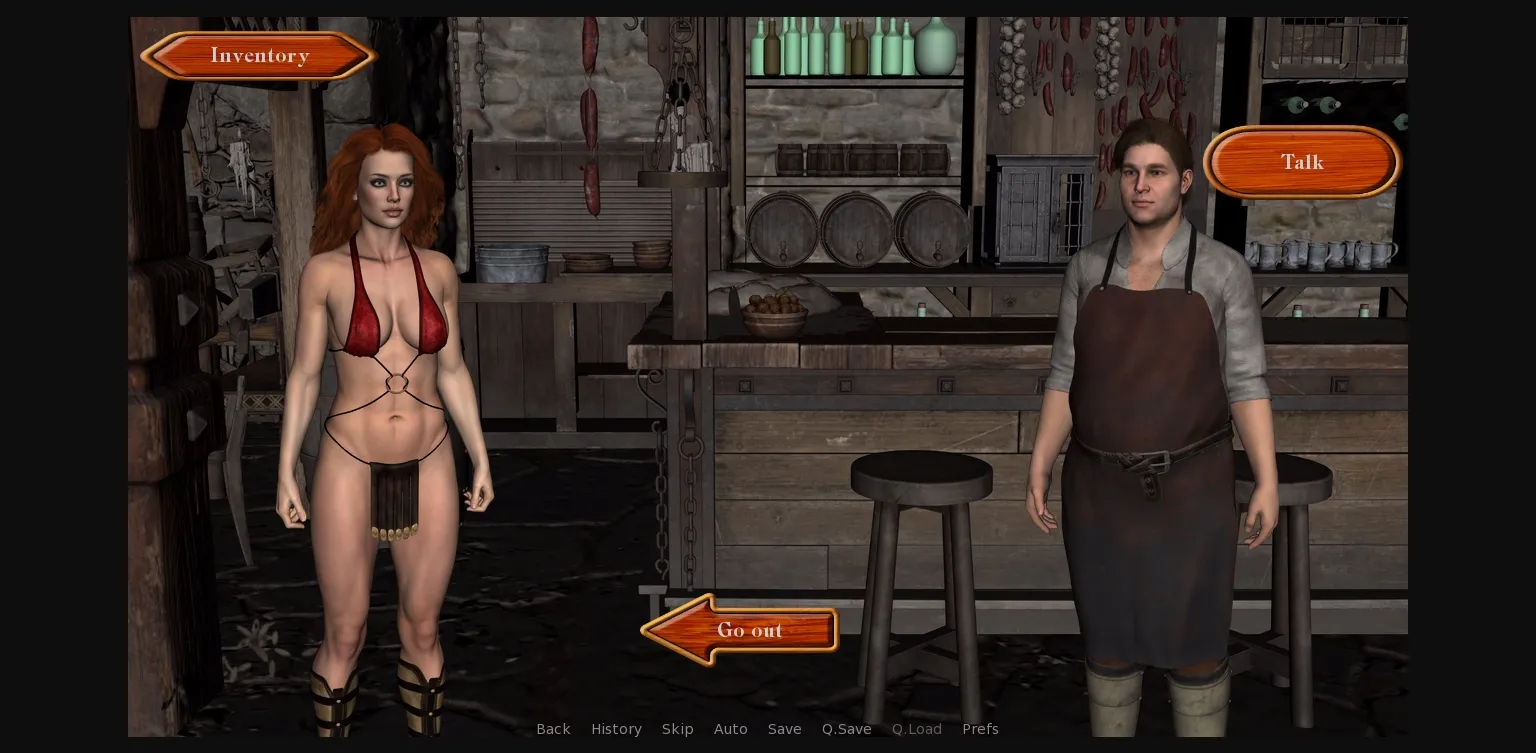Roll back with the Back option
The width and height of the screenshot is (1536, 753).
(553, 729)
